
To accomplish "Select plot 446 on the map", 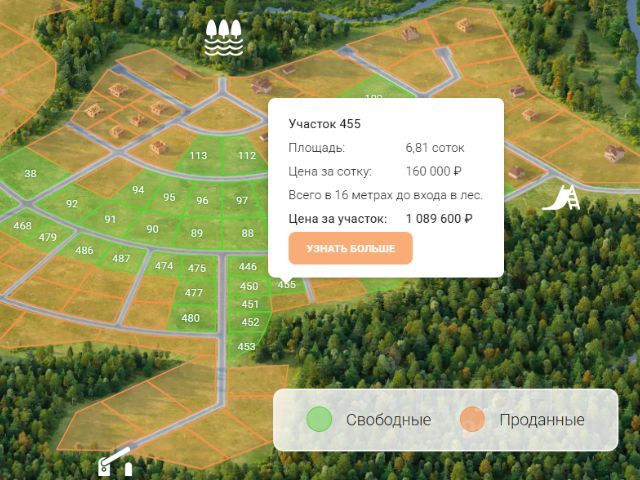I will pyautogui.click(x=248, y=266).
